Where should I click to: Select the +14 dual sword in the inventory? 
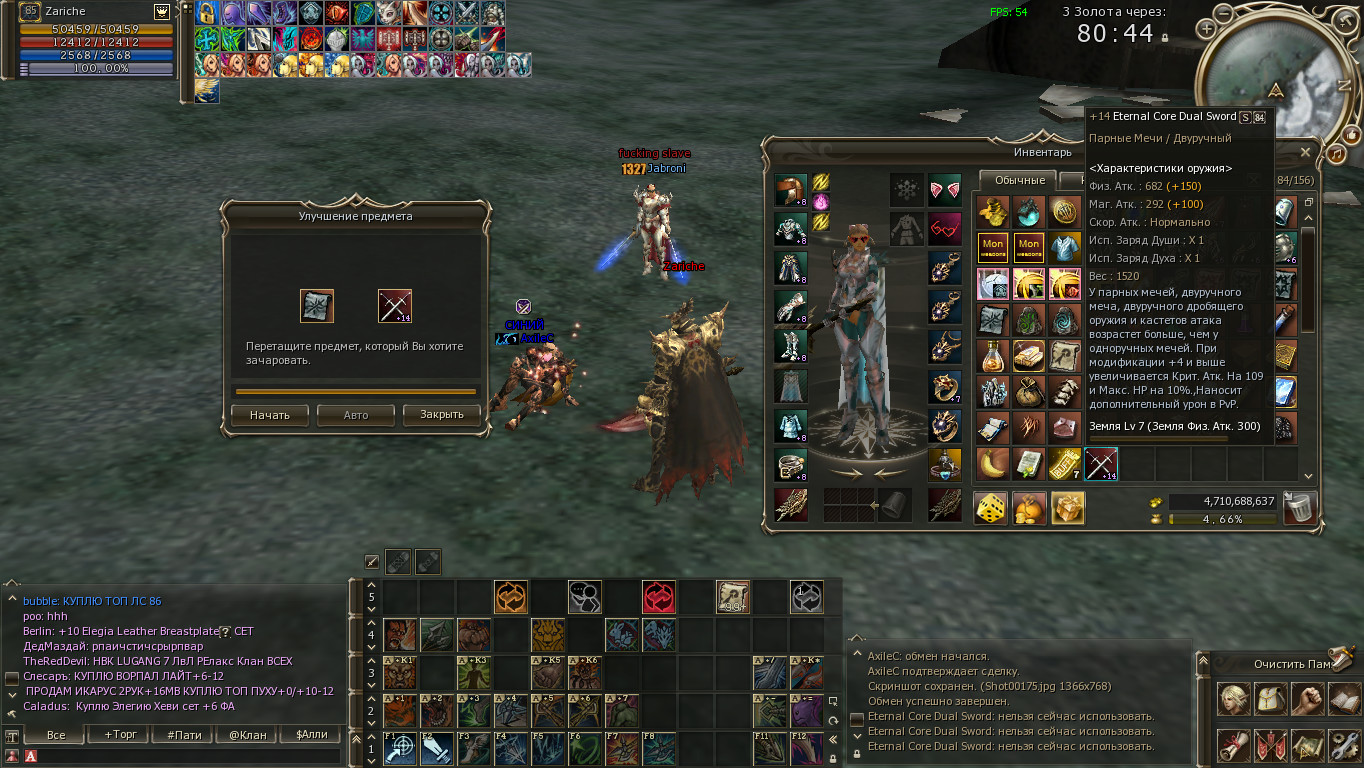(1101, 464)
